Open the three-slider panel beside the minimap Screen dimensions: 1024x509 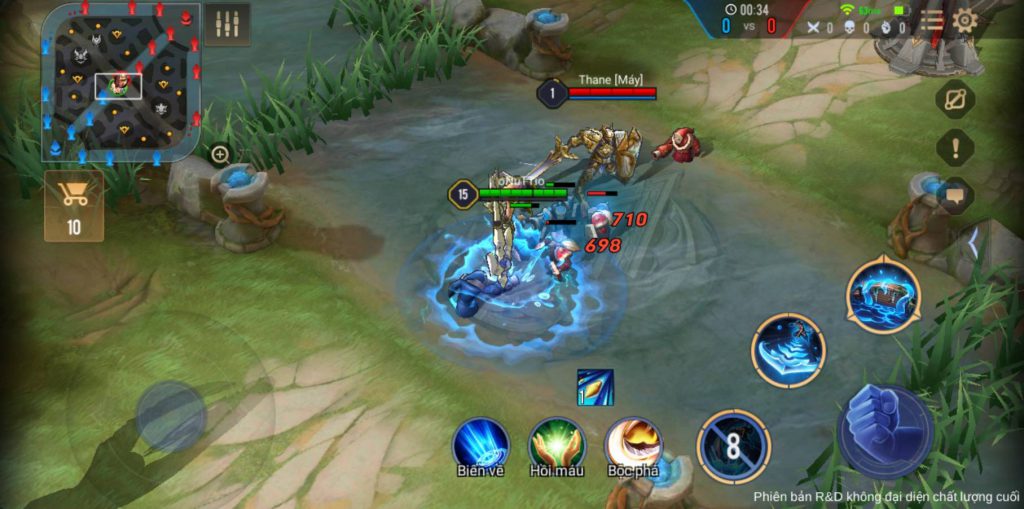tap(227, 25)
